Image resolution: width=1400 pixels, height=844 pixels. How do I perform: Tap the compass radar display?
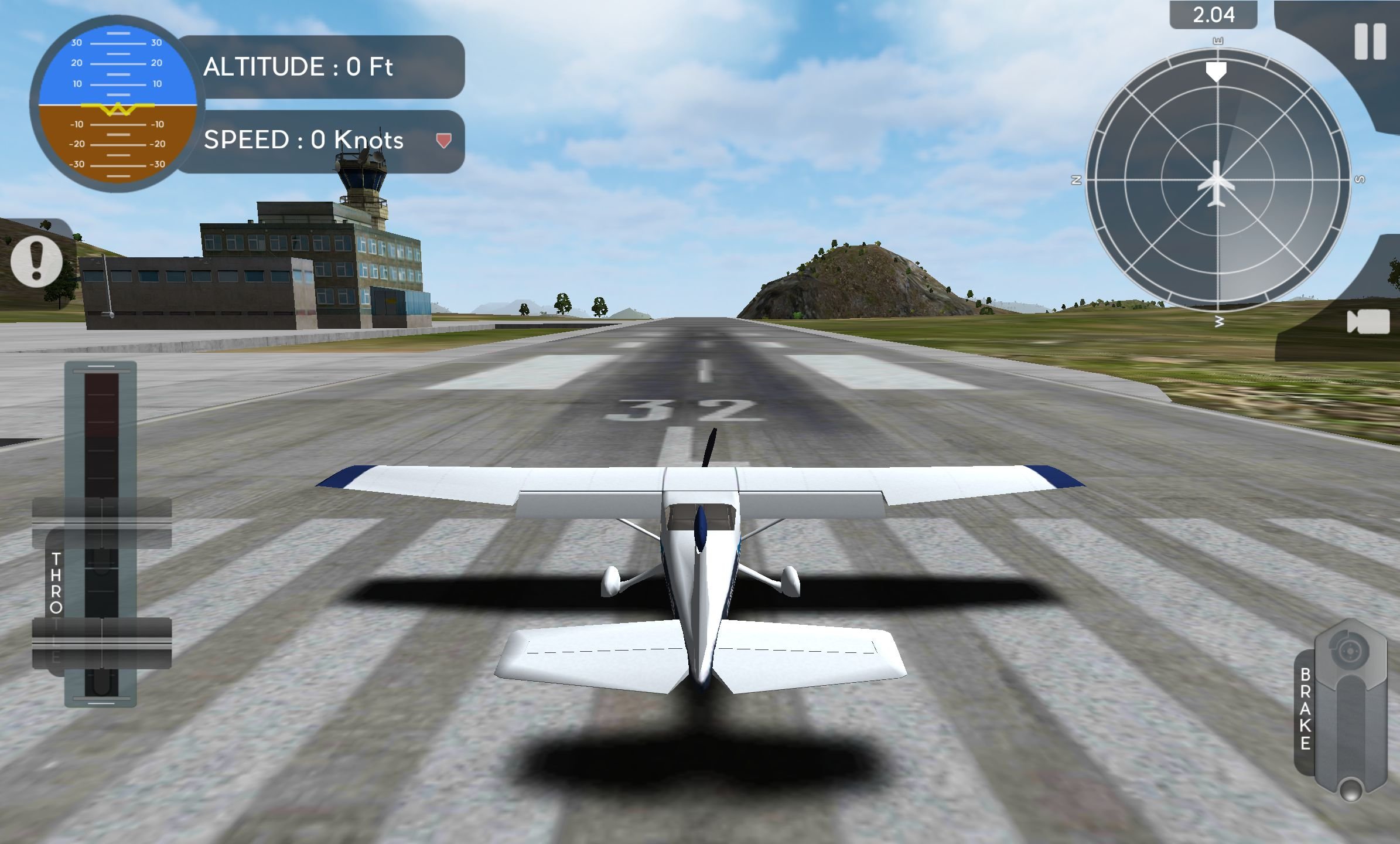[1217, 181]
